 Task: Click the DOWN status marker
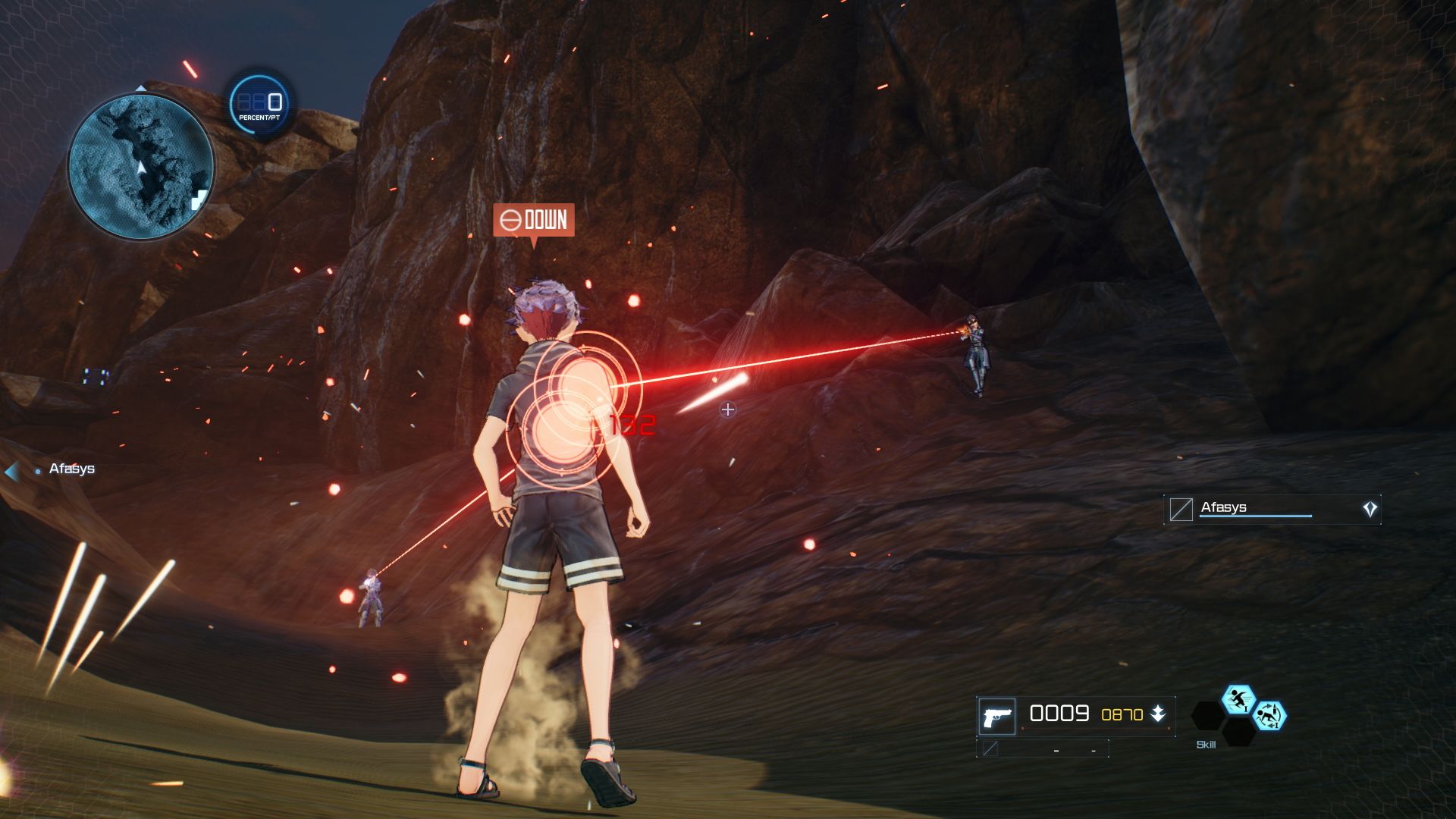pos(534,221)
